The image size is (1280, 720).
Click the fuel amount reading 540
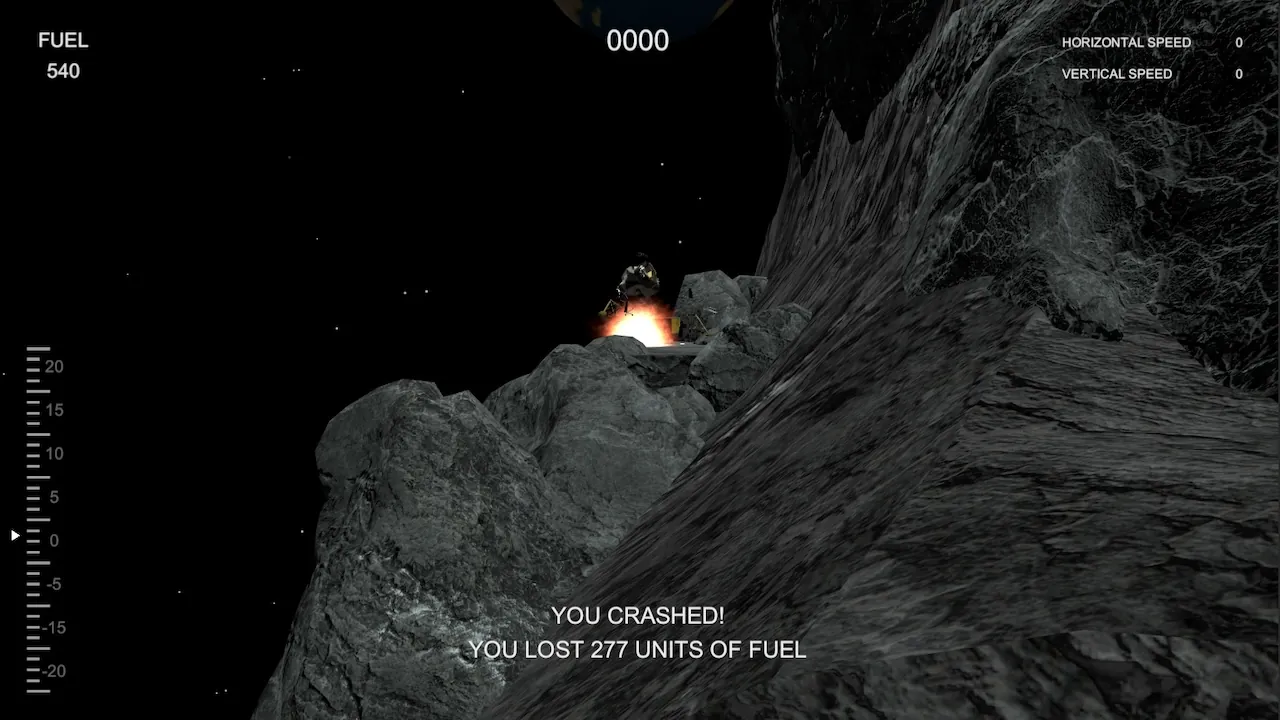point(63,71)
